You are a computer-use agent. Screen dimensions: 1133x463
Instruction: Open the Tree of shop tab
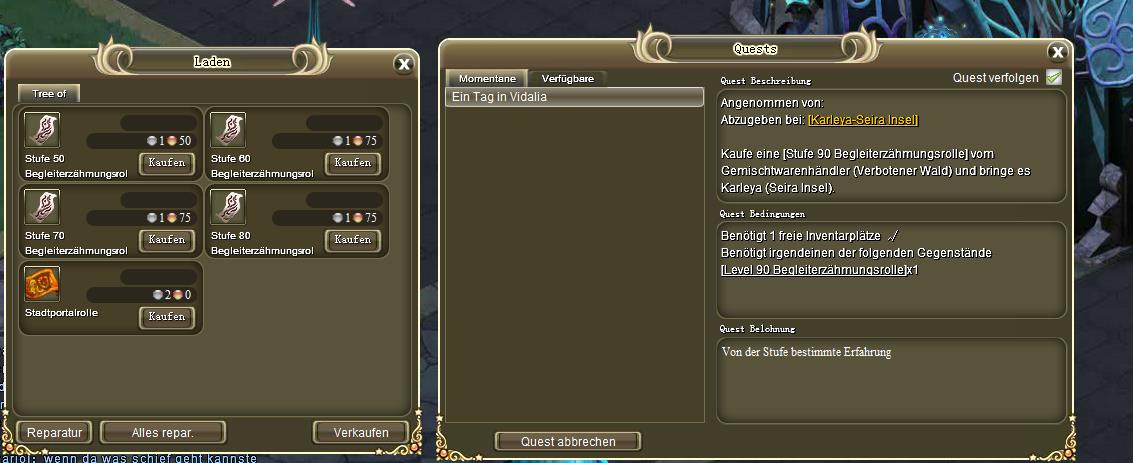coord(49,93)
